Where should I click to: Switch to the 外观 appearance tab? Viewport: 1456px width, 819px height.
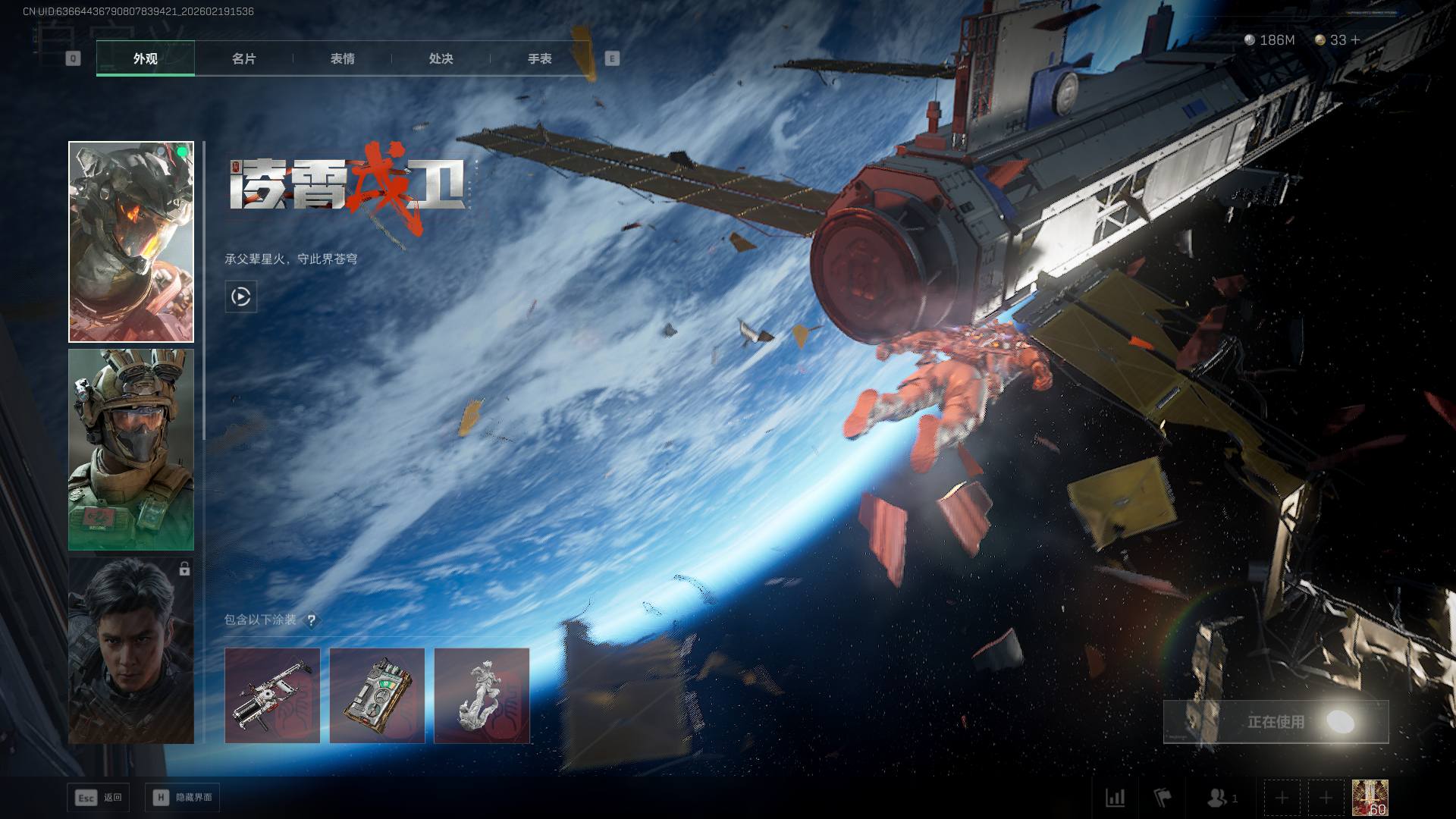146,58
